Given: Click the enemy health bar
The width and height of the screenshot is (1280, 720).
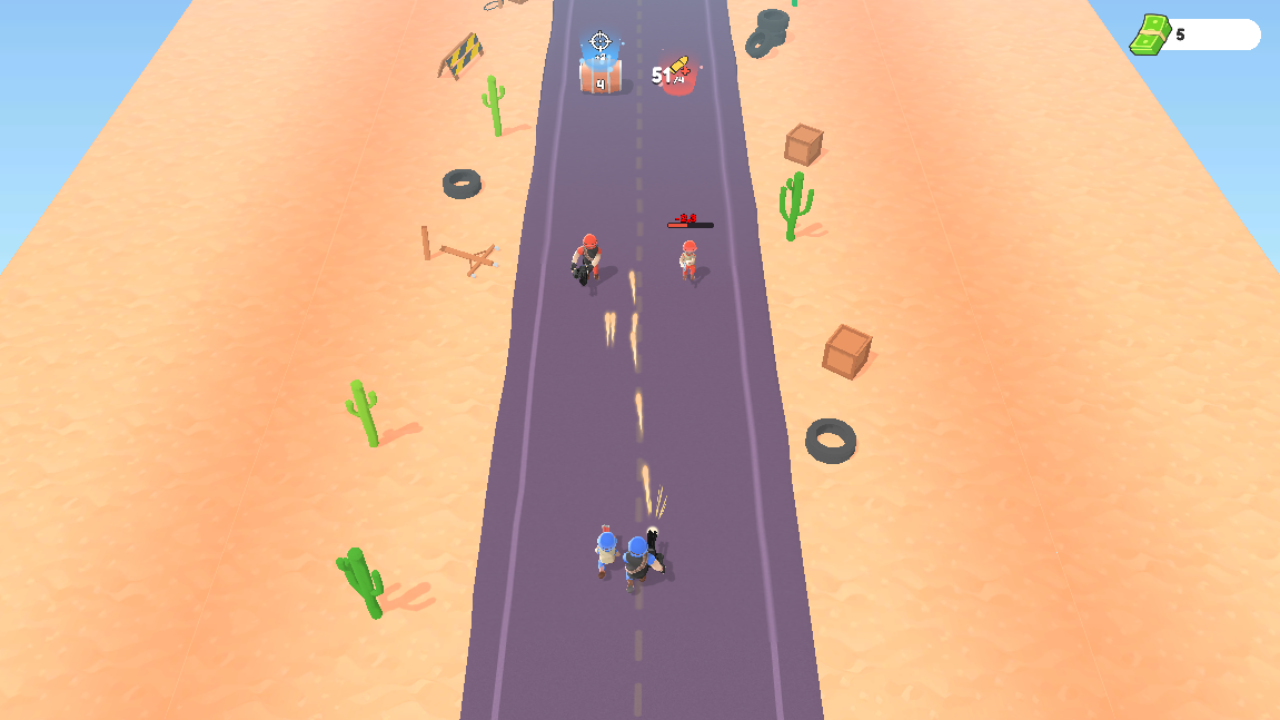Looking at the screenshot, I should click(688, 225).
